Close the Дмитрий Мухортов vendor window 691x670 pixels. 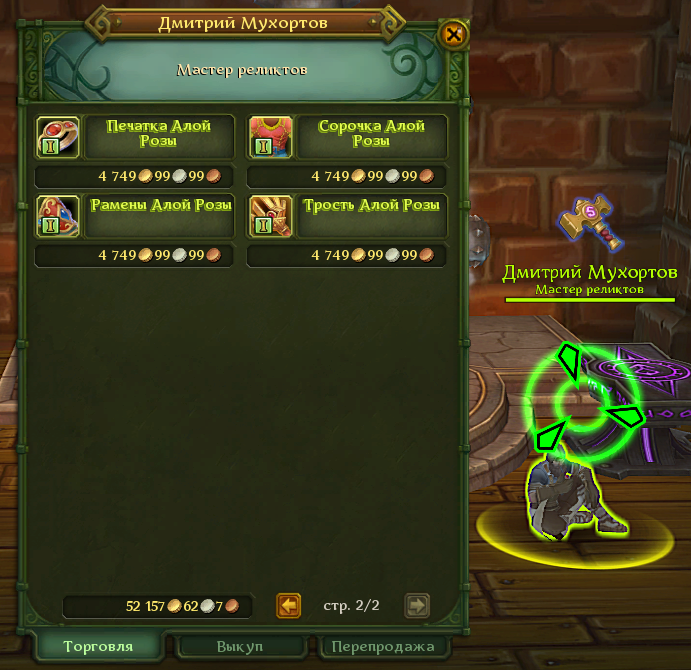454,35
